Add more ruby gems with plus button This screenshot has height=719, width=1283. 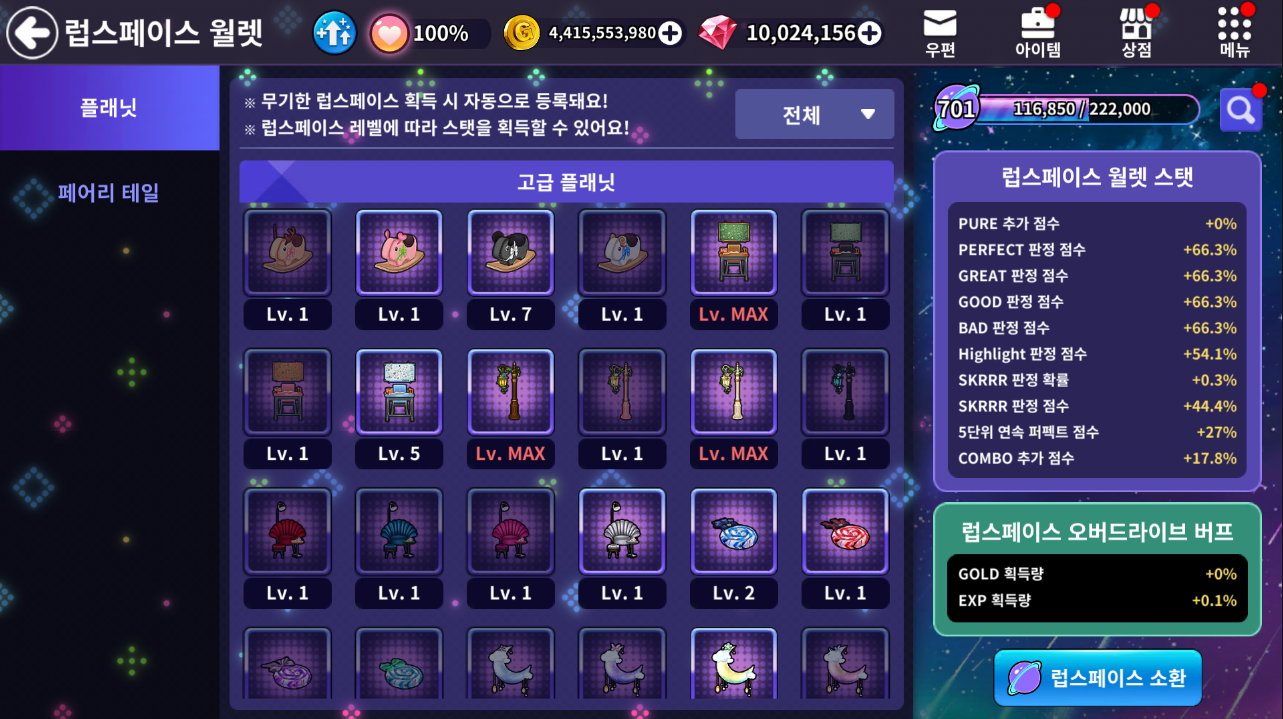click(x=870, y=33)
